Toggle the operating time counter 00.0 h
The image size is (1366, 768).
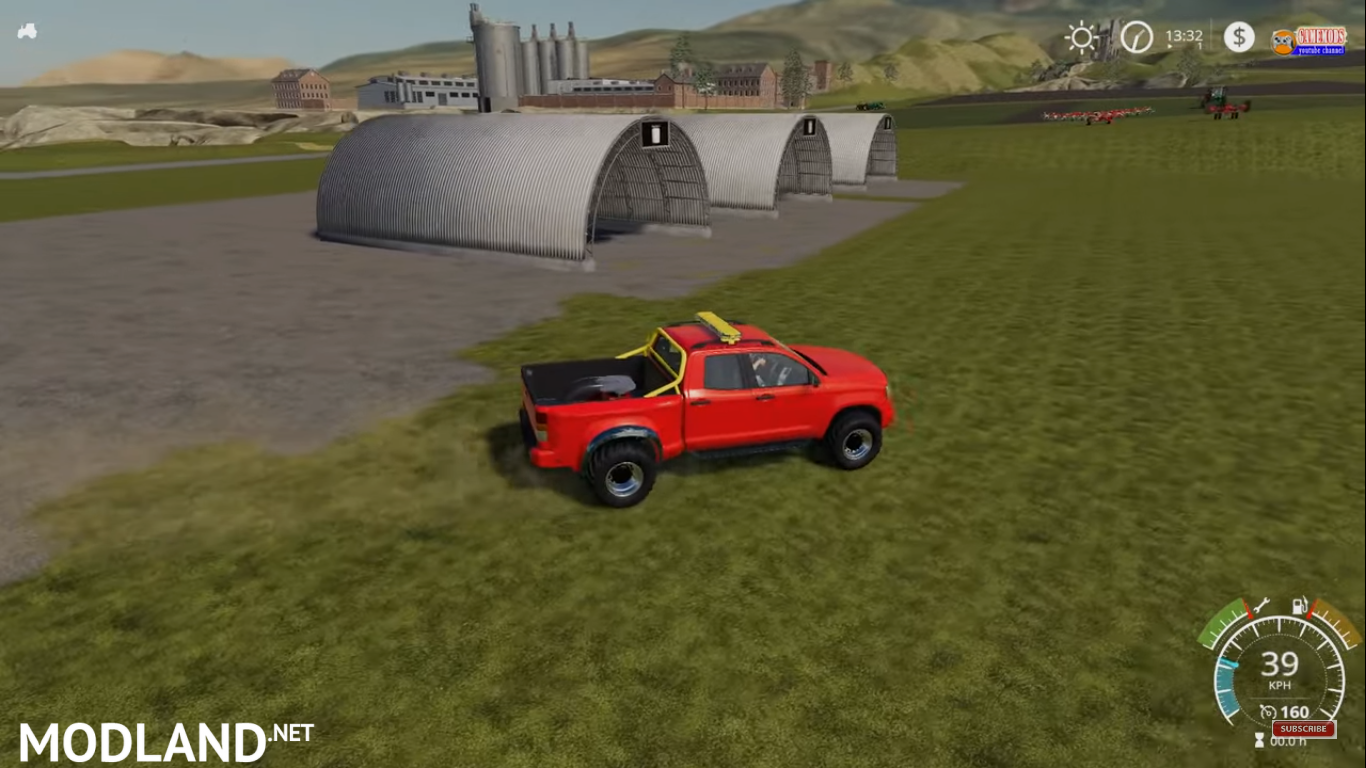[1289, 741]
